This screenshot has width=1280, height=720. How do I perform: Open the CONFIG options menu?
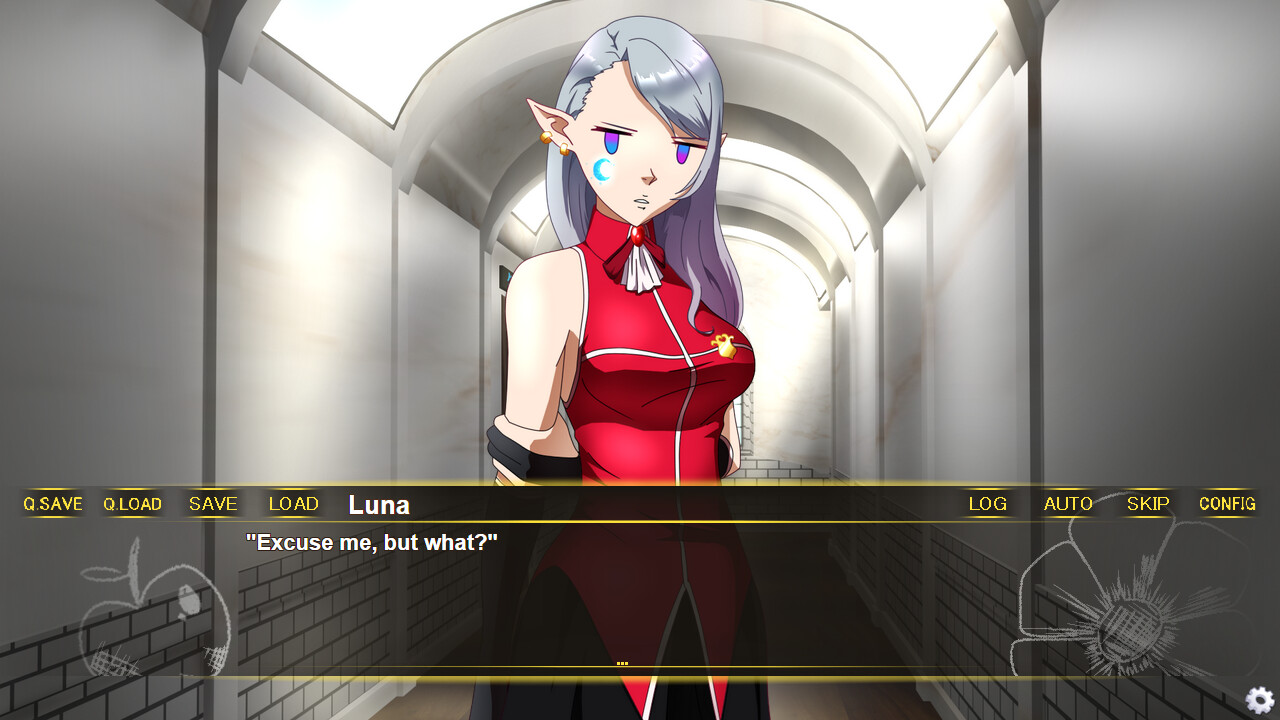(x=1226, y=504)
